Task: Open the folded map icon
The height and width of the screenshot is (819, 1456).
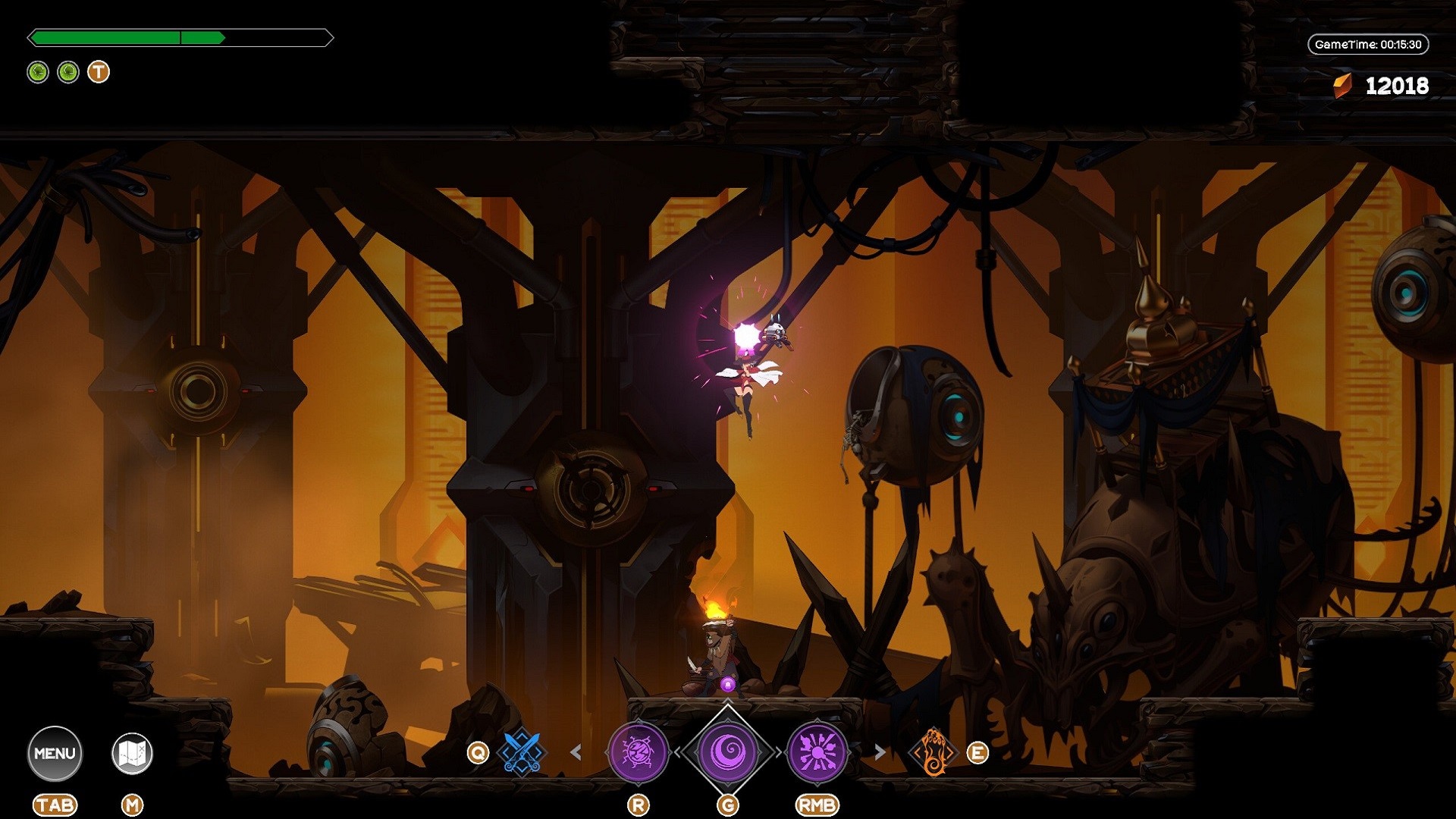Action: point(132,753)
